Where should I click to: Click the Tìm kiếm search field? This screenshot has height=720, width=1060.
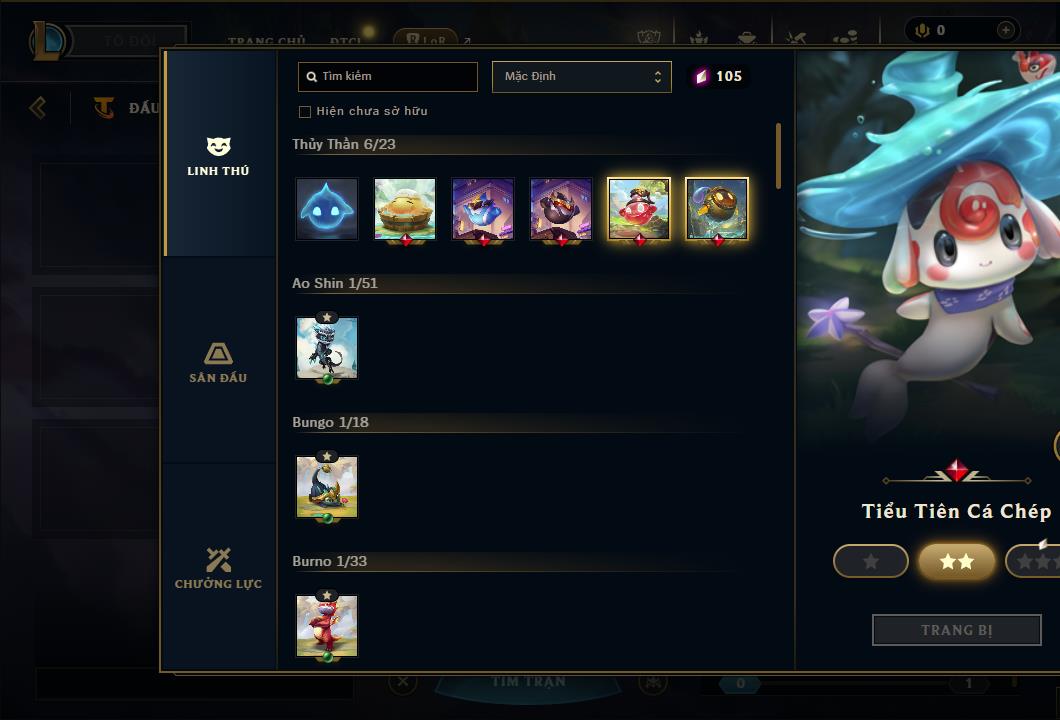click(x=388, y=77)
